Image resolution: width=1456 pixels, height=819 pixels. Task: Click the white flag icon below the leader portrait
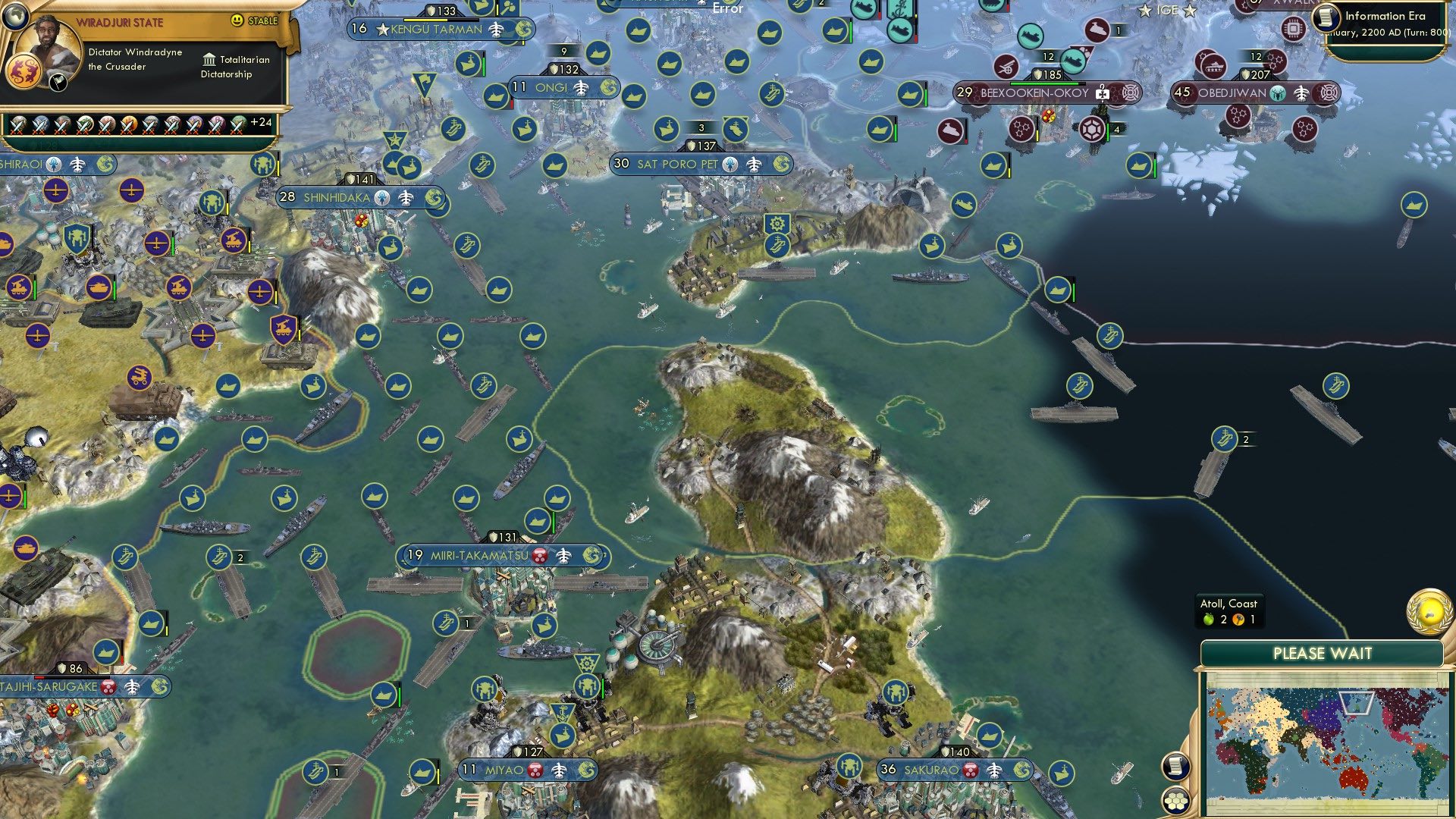point(58,83)
